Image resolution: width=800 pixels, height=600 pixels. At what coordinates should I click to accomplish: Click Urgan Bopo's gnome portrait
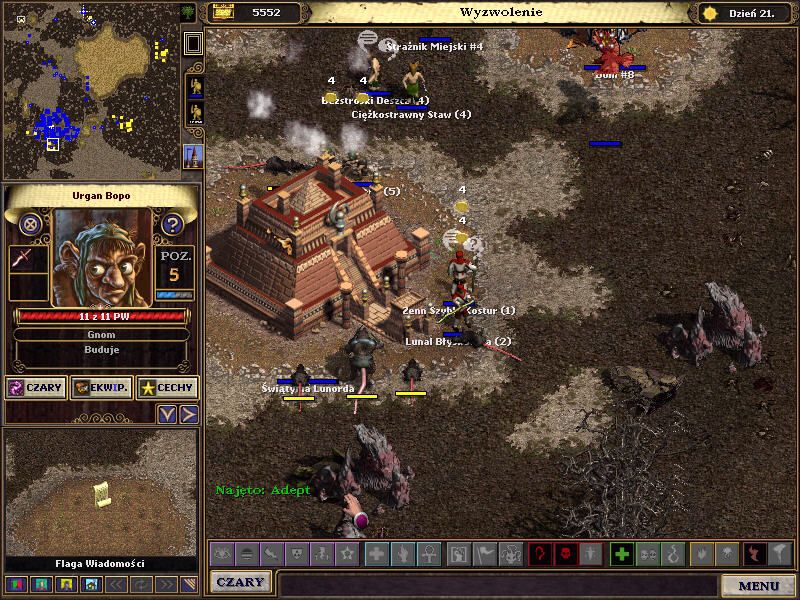click(x=101, y=258)
